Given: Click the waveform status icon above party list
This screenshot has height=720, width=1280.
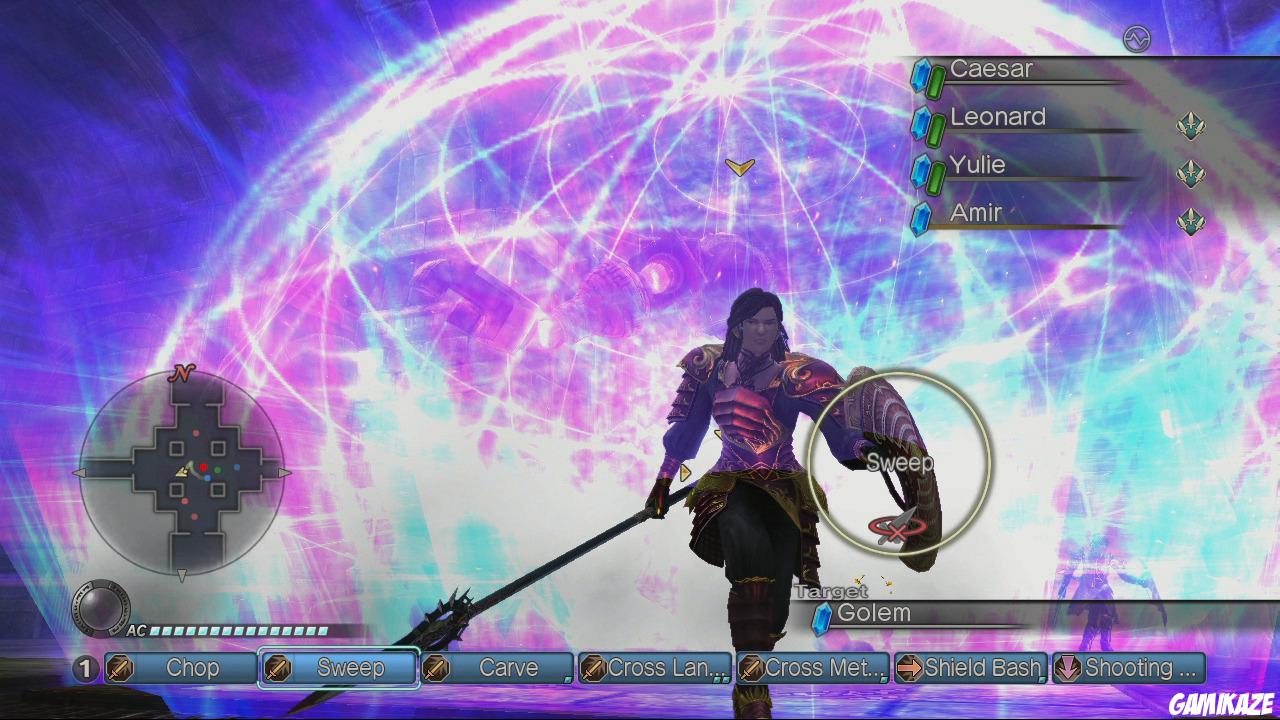Looking at the screenshot, I should 1137,39.
